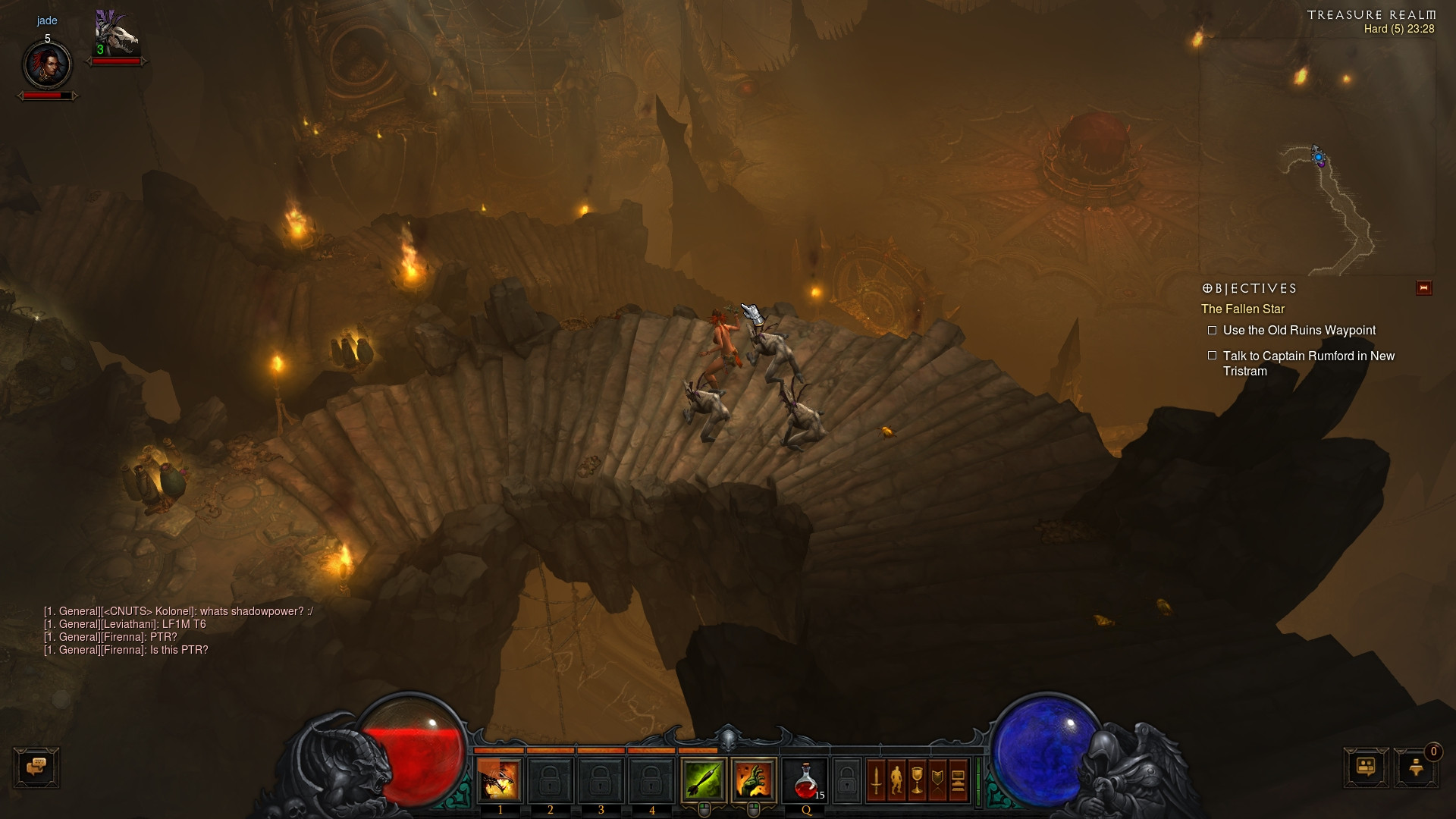1456x819 pixels.
Task: Open the character figure menu button
Action: pyautogui.click(x=896, y=780)
